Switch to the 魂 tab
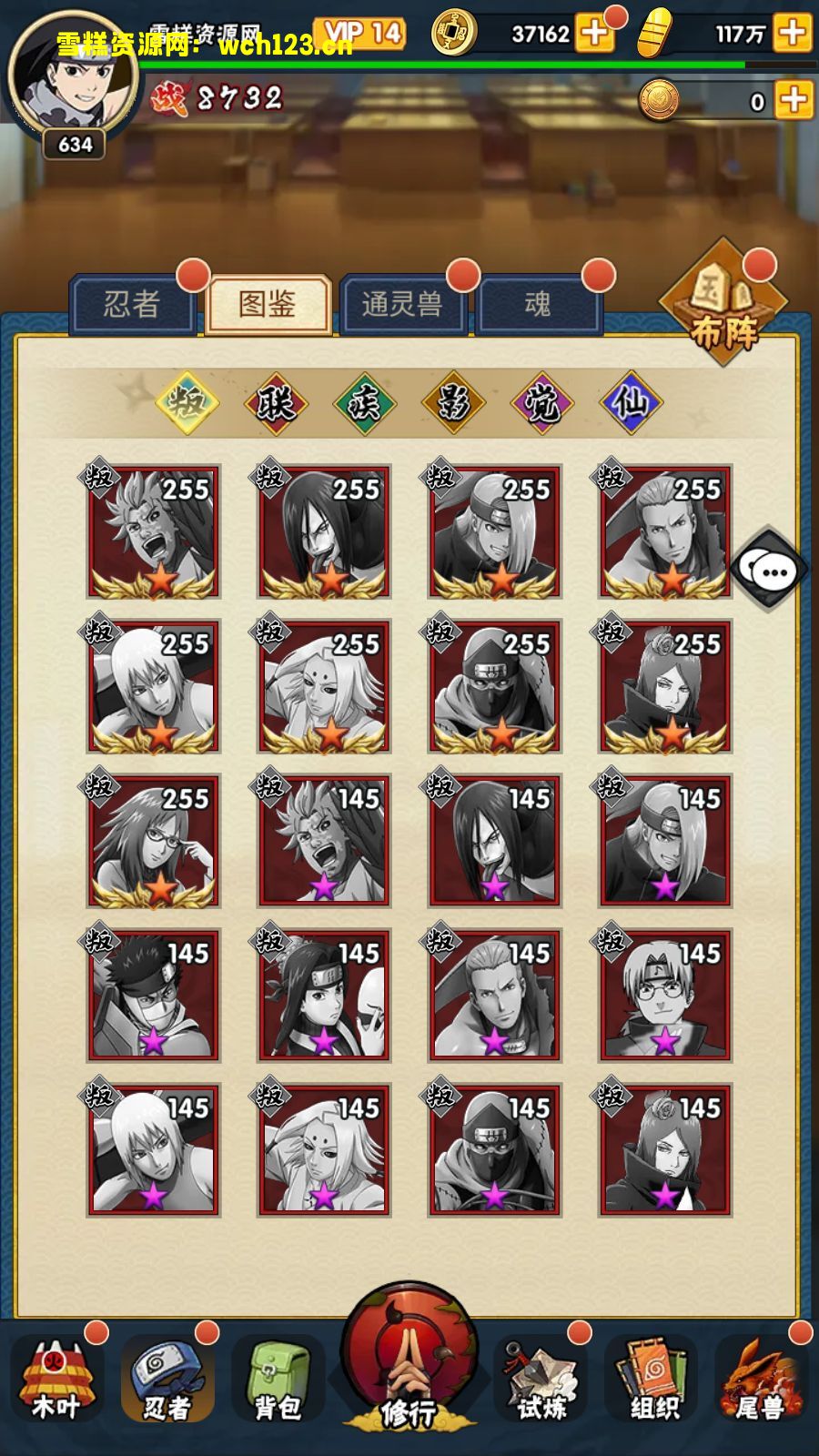 538,304
